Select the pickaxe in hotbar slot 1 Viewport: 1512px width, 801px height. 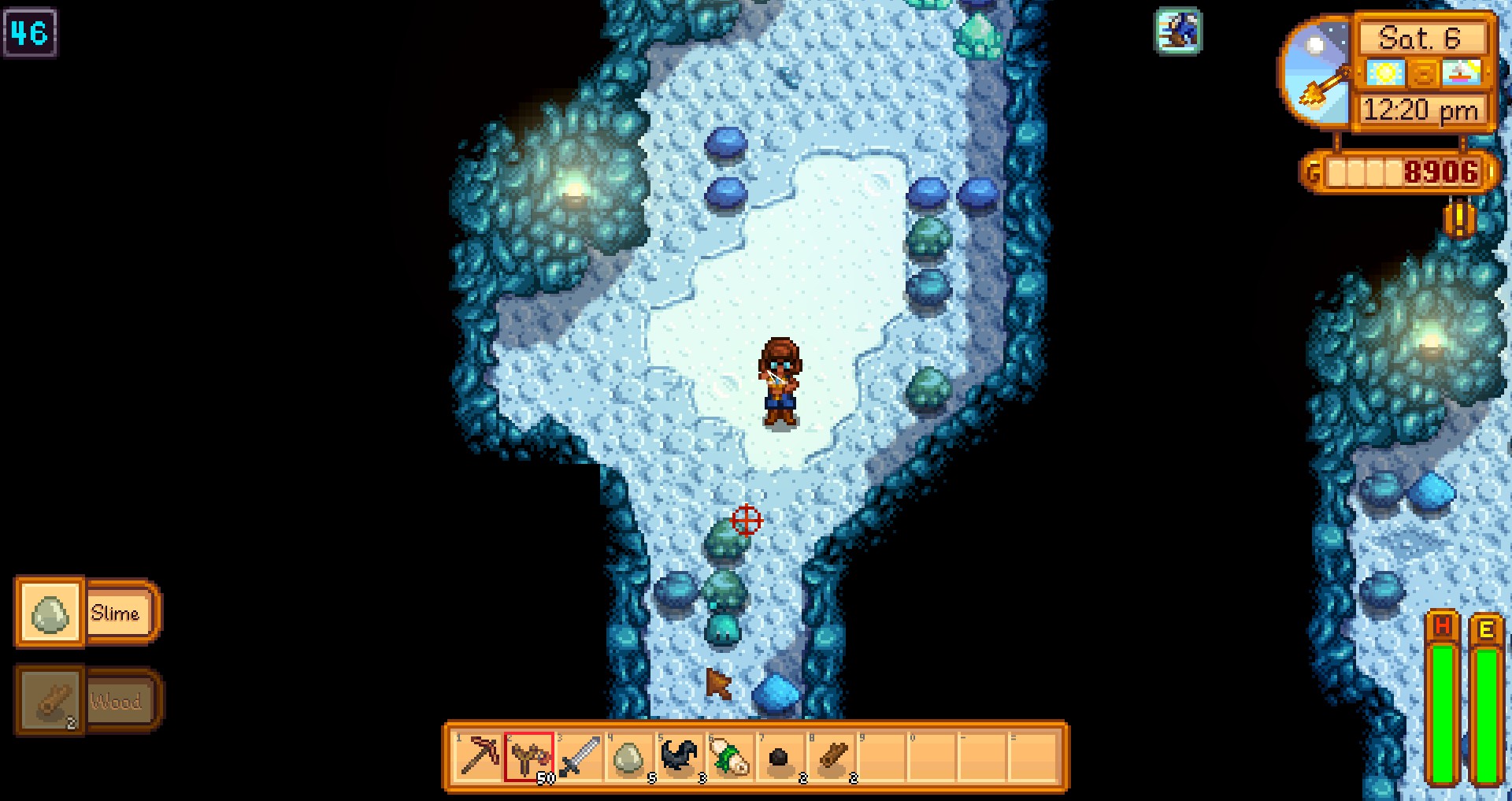pyautogui.click(x=477, y=756)
